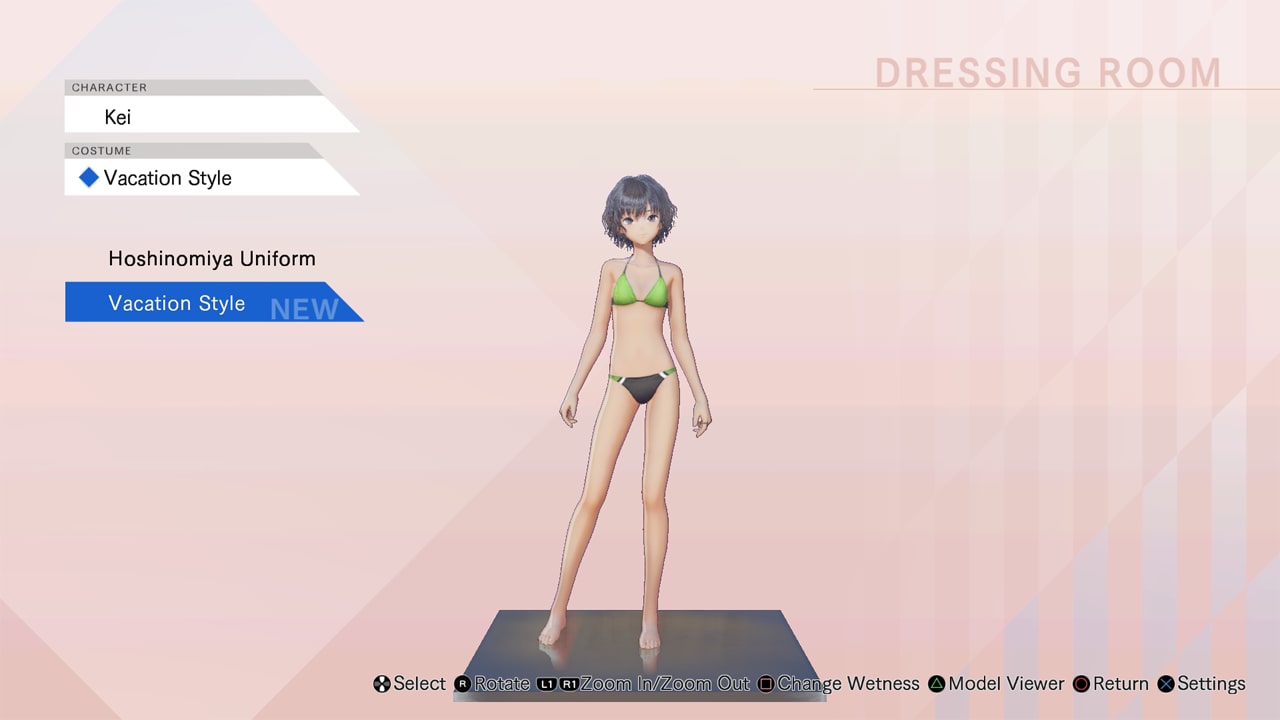The image size is (1280, 720).
Task: Click the Return circle icon
Action: click(1081, 684)
